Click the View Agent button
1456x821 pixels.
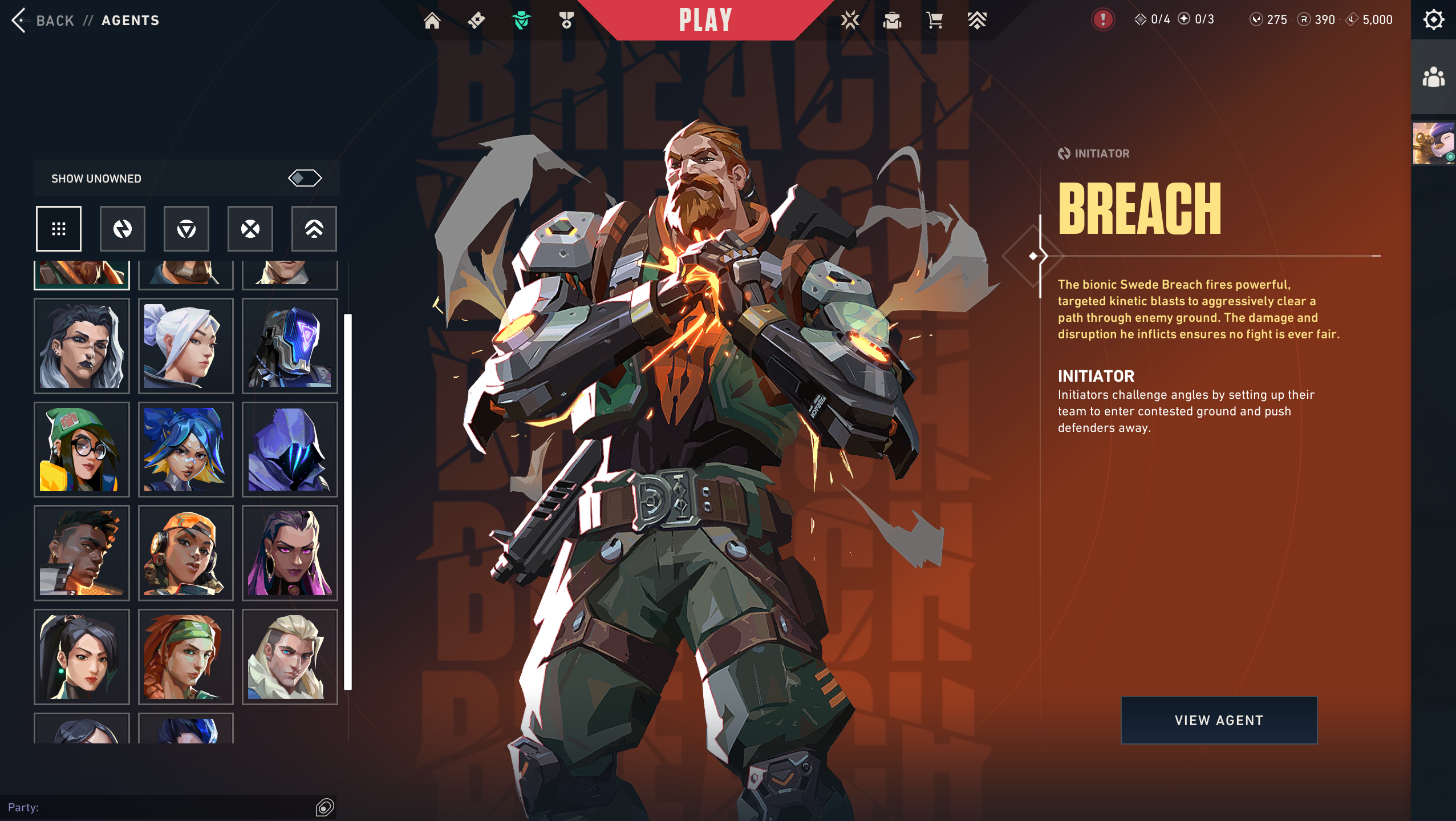pyautogui.click(x=1219, y=720)
